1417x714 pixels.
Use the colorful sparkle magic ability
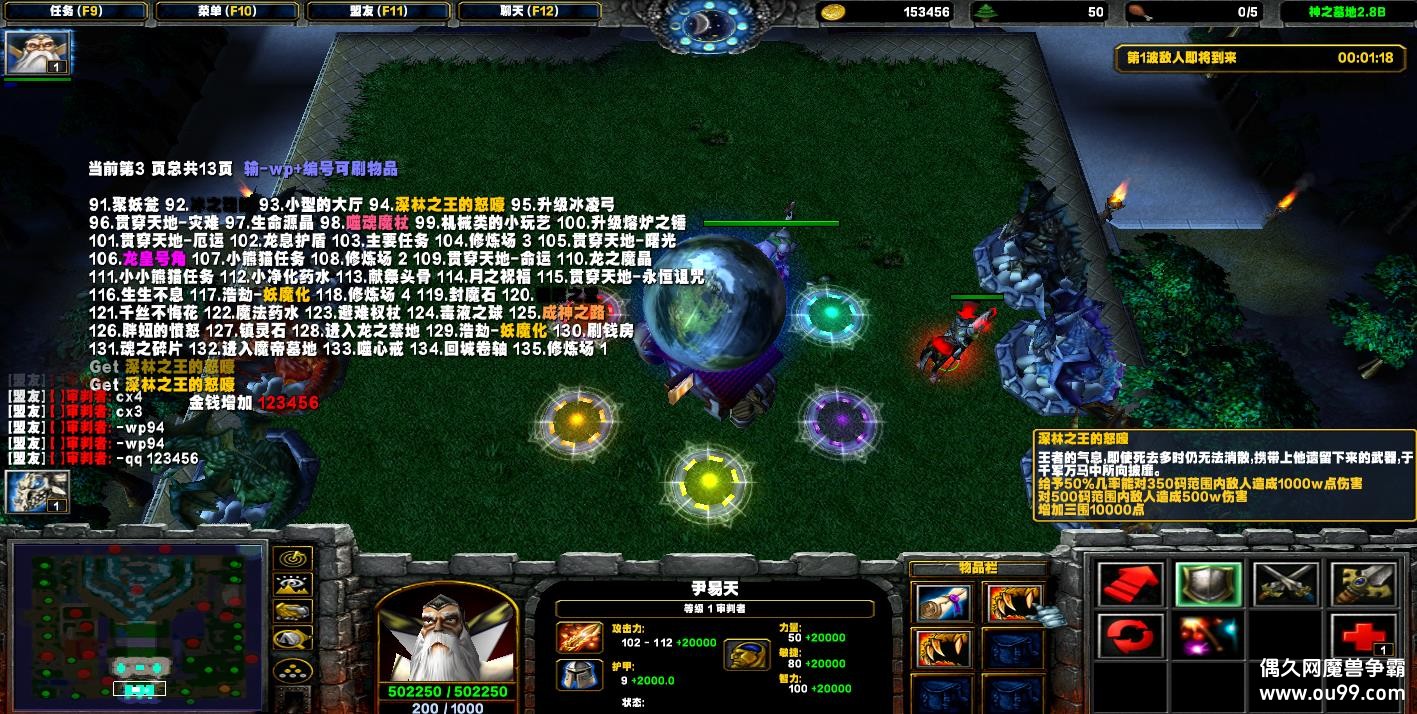point(1208,637)
